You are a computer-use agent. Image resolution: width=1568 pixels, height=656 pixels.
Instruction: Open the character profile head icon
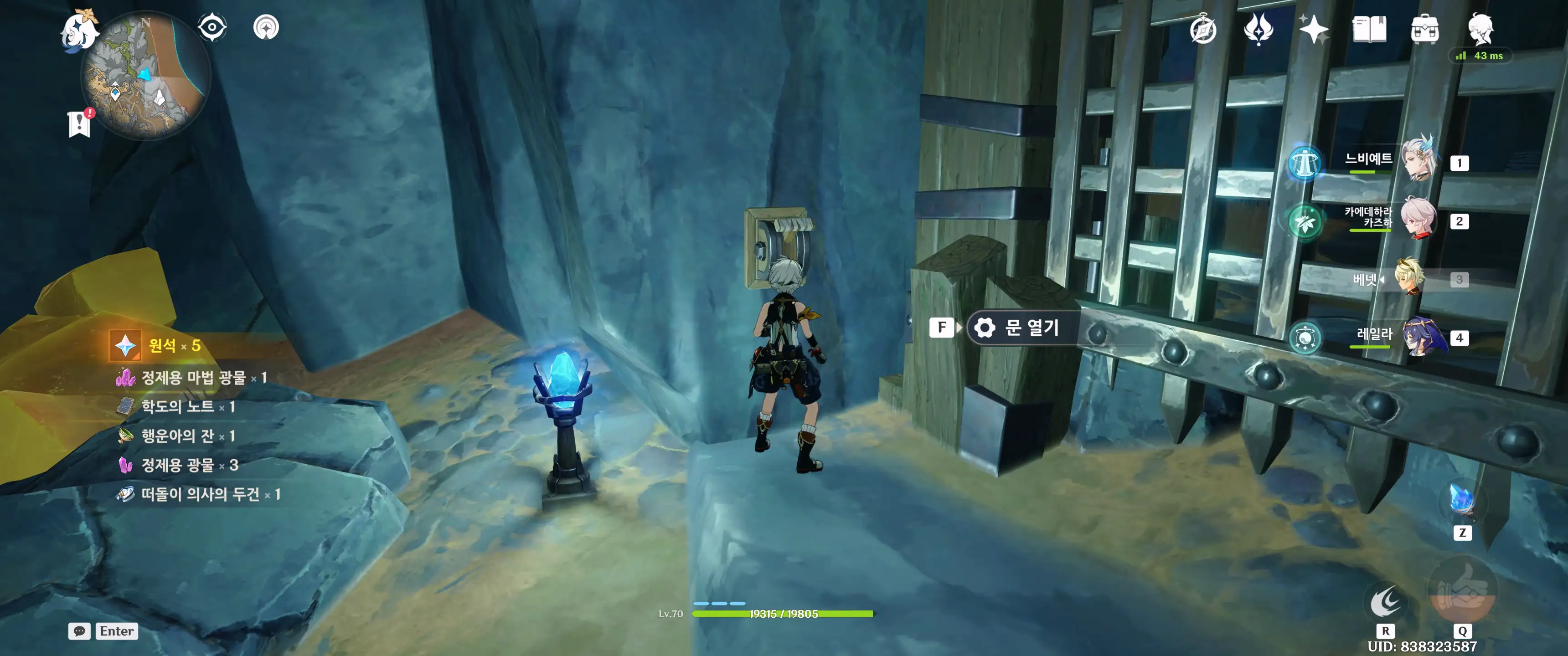coord(1480,29)
